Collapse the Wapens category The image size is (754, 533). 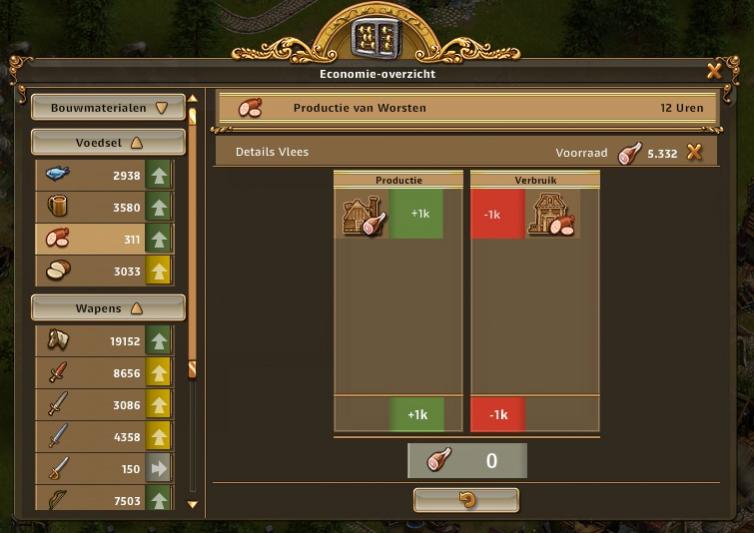coord(108,308)
